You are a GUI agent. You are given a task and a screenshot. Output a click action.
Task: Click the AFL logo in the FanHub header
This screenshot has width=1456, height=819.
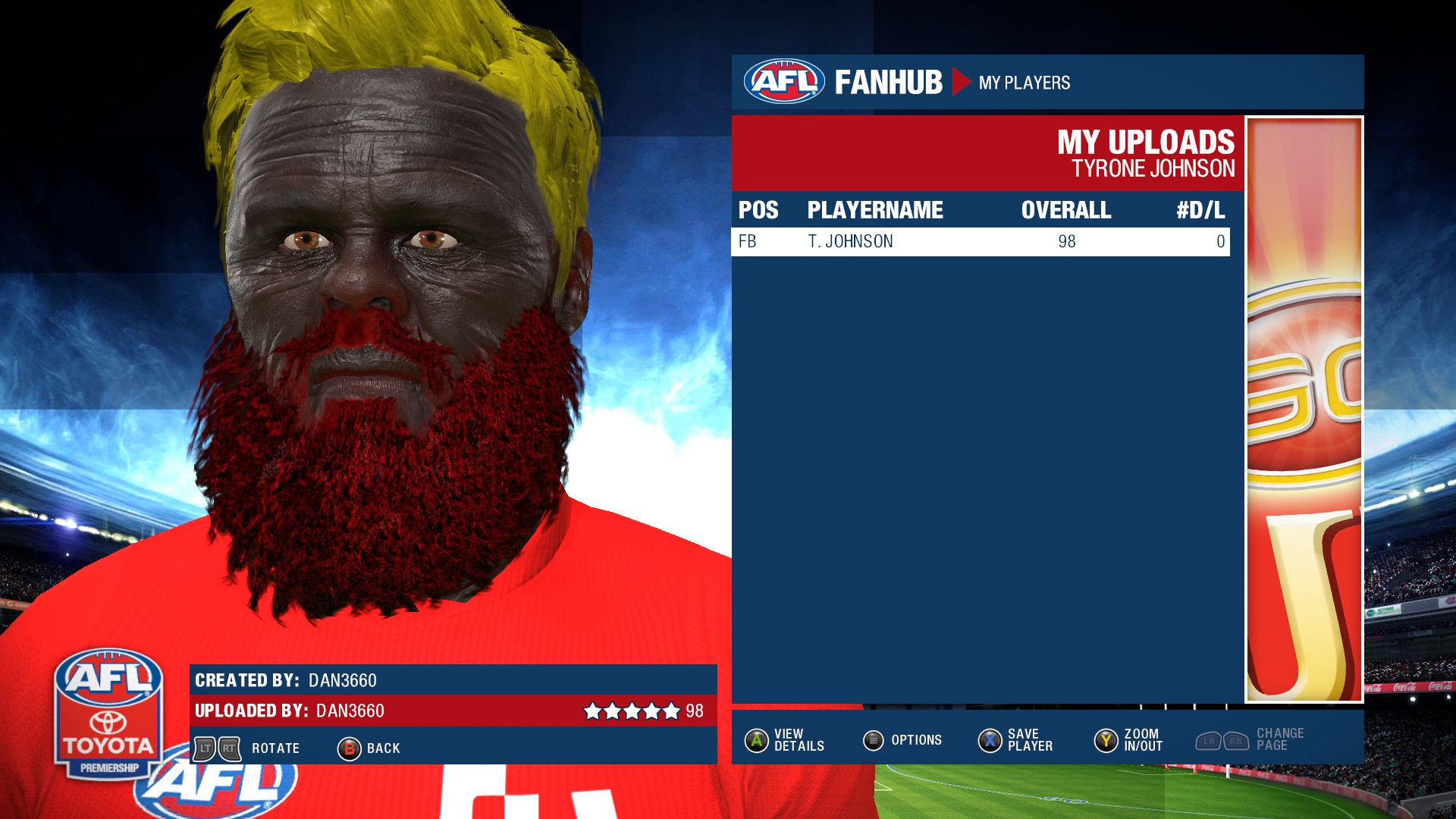[x=785, y=81]
